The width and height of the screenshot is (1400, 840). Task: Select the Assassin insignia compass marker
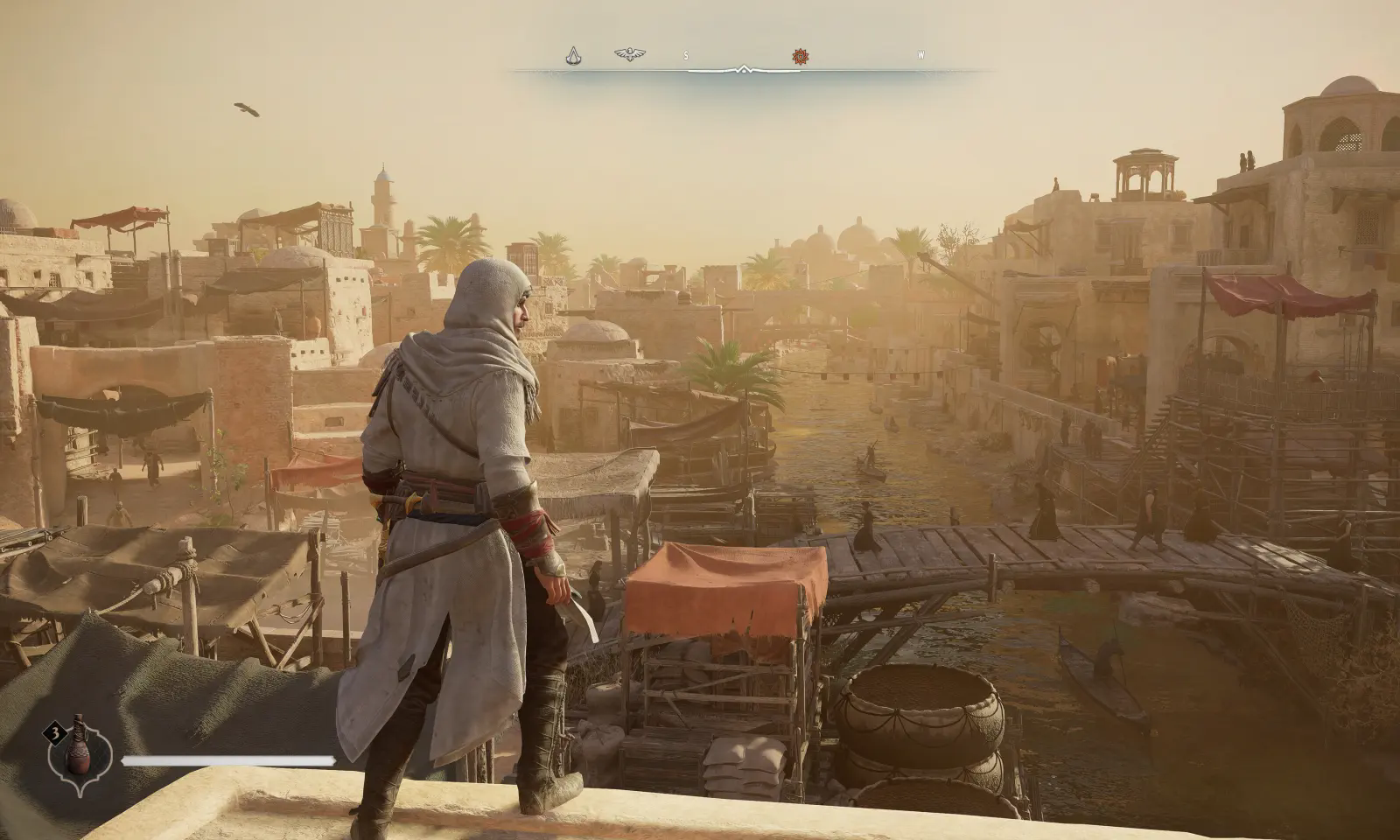coord(573,56)
